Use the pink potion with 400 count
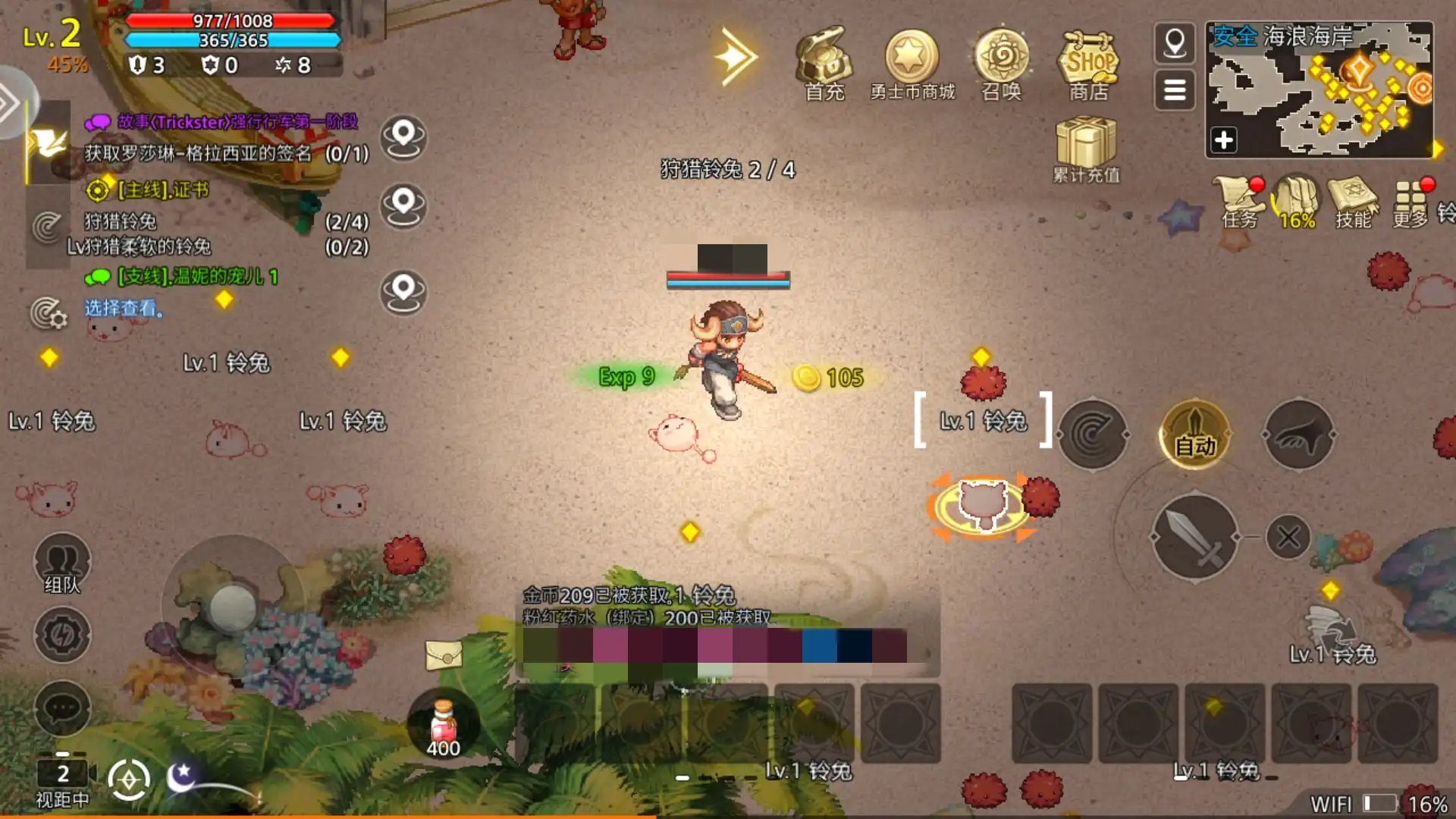The height and width of the screenshot is (819, 1456). (x=444, y=724)
